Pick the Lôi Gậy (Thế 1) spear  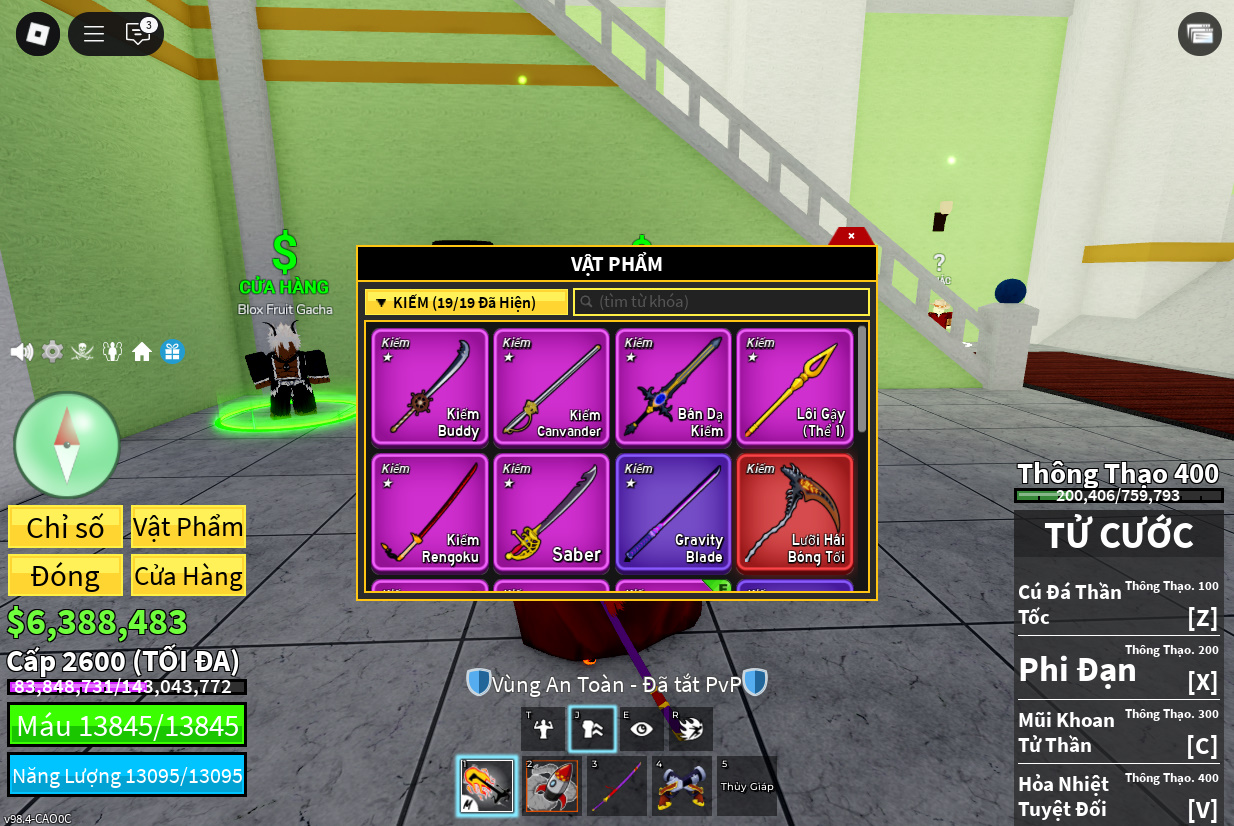(x=794, y=387)
